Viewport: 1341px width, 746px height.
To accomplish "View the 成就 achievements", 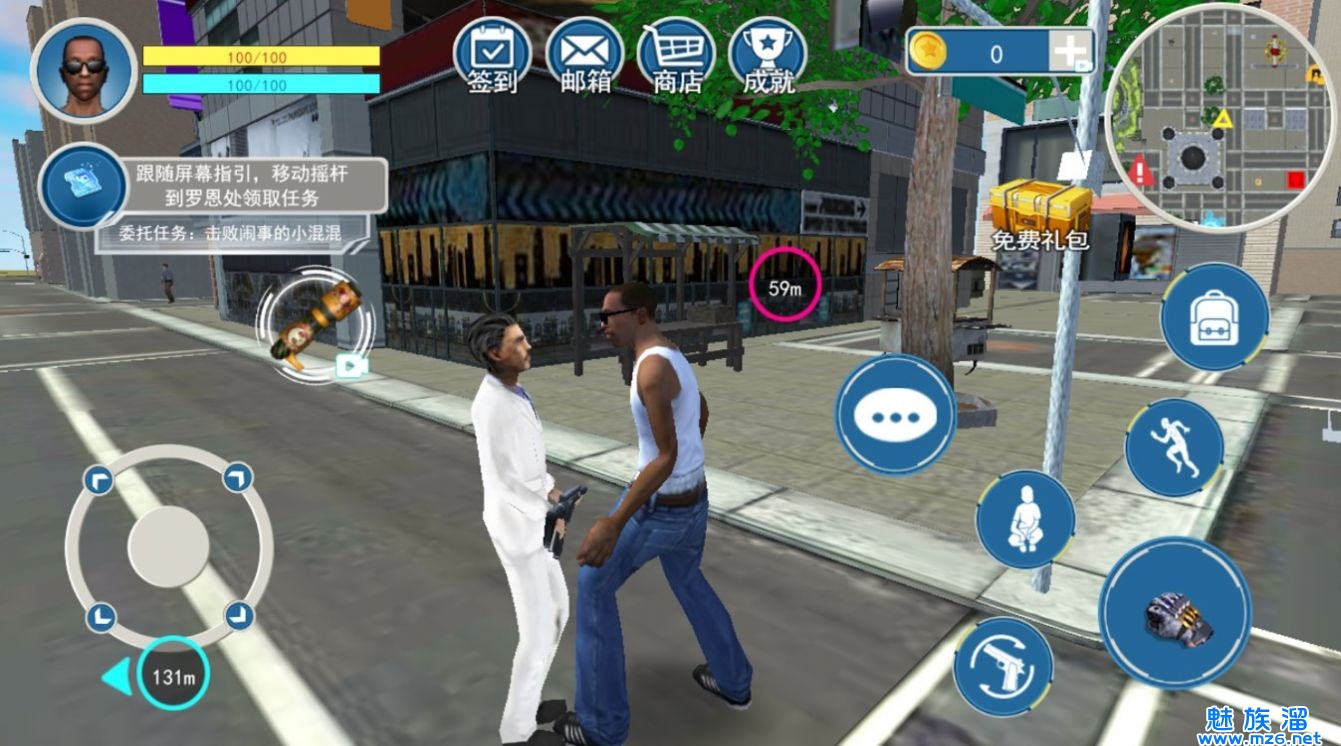I will click(x=767, y=55).
